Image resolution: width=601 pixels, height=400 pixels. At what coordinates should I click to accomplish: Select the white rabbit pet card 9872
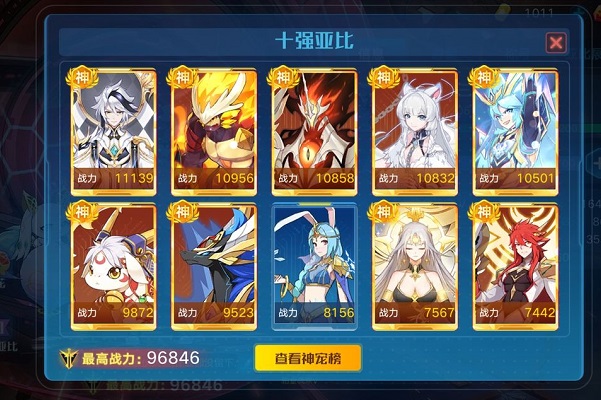pyautogui.click(x=113, y=267)
